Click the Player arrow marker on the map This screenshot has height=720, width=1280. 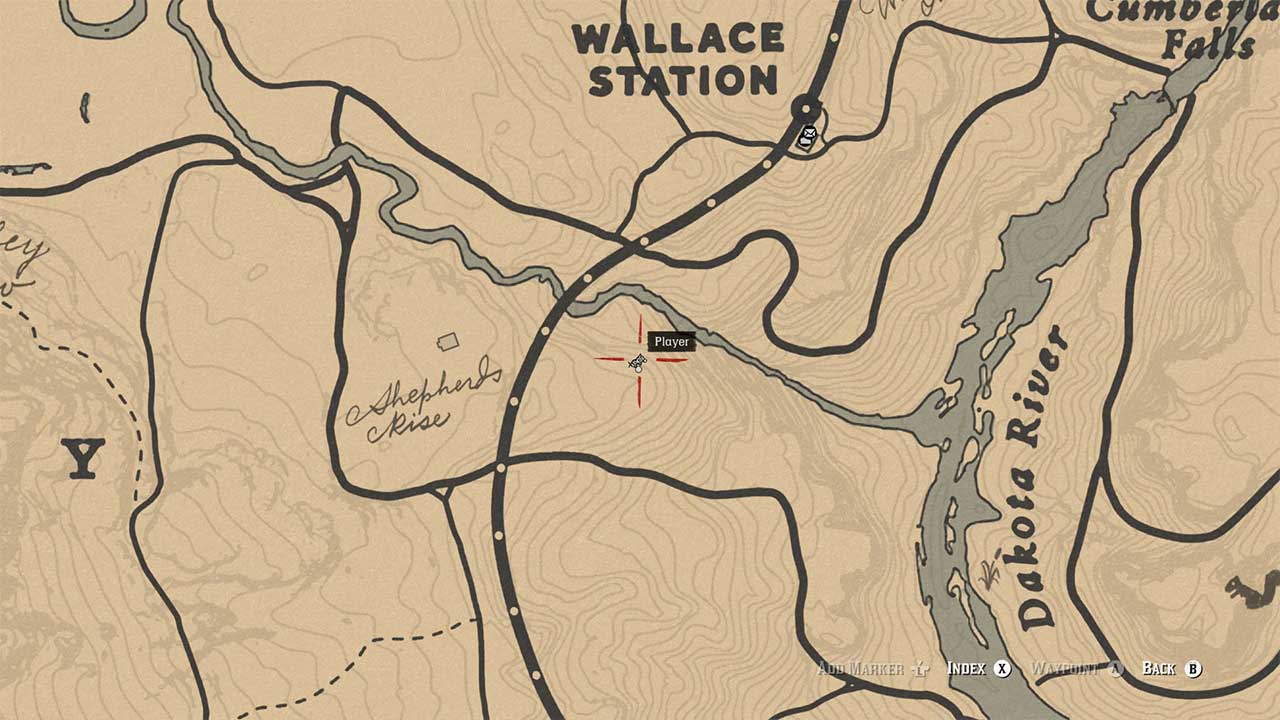[637, 364]
